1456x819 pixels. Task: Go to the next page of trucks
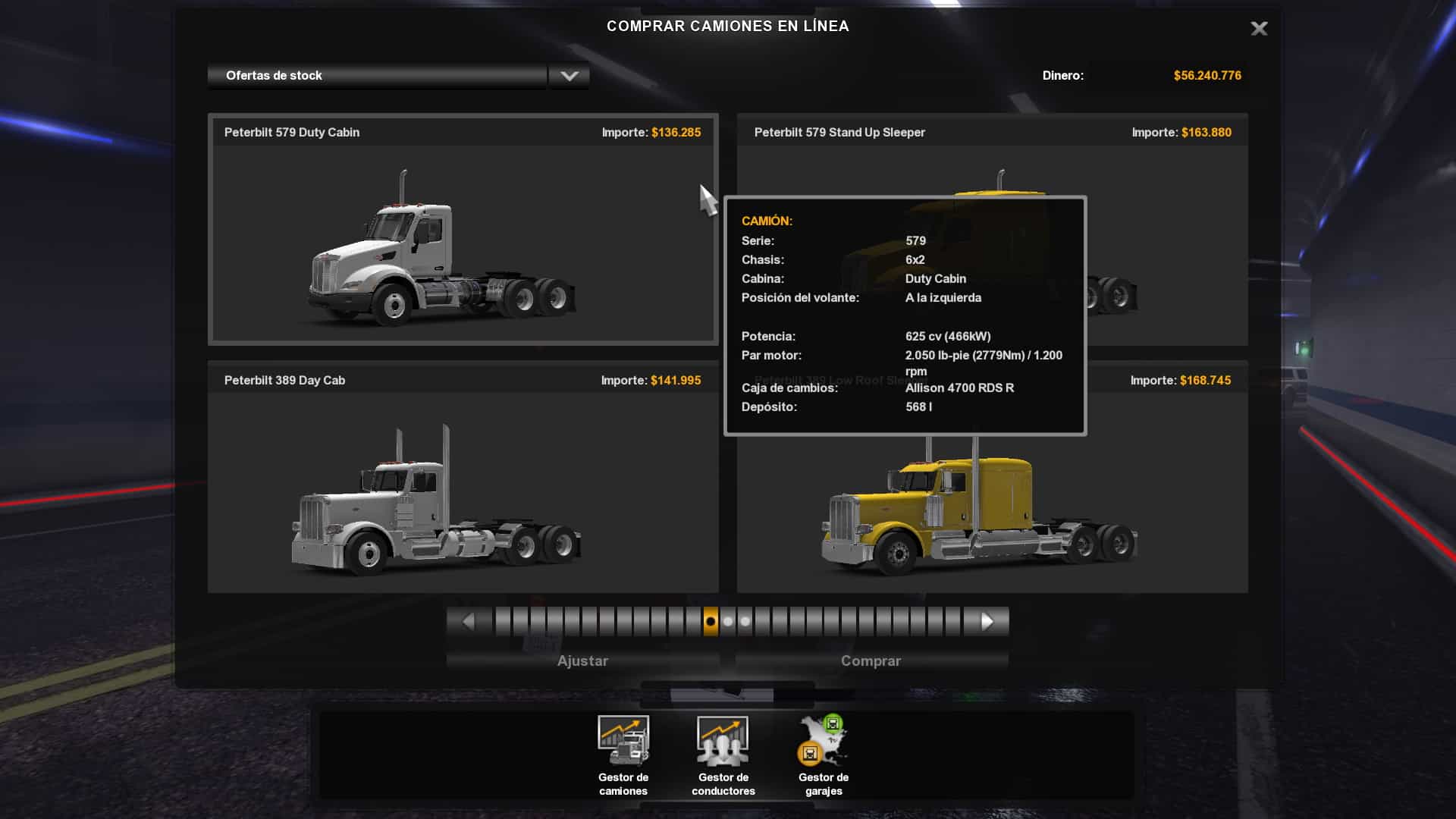[x=987, y=622]
